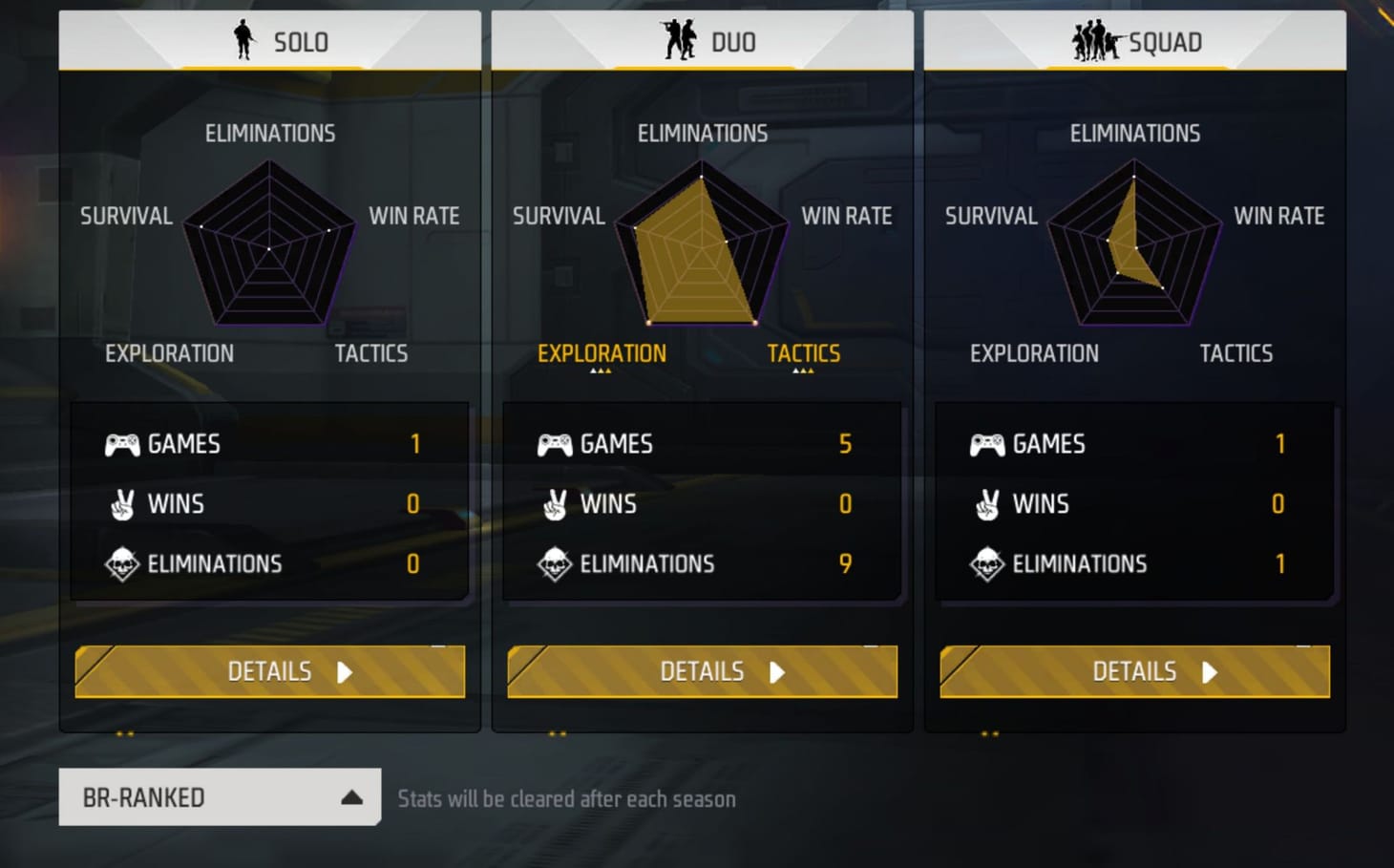Switch to the SOLO tab
Viewport: 1394px width, 868px height.
(x=270, y=41)
